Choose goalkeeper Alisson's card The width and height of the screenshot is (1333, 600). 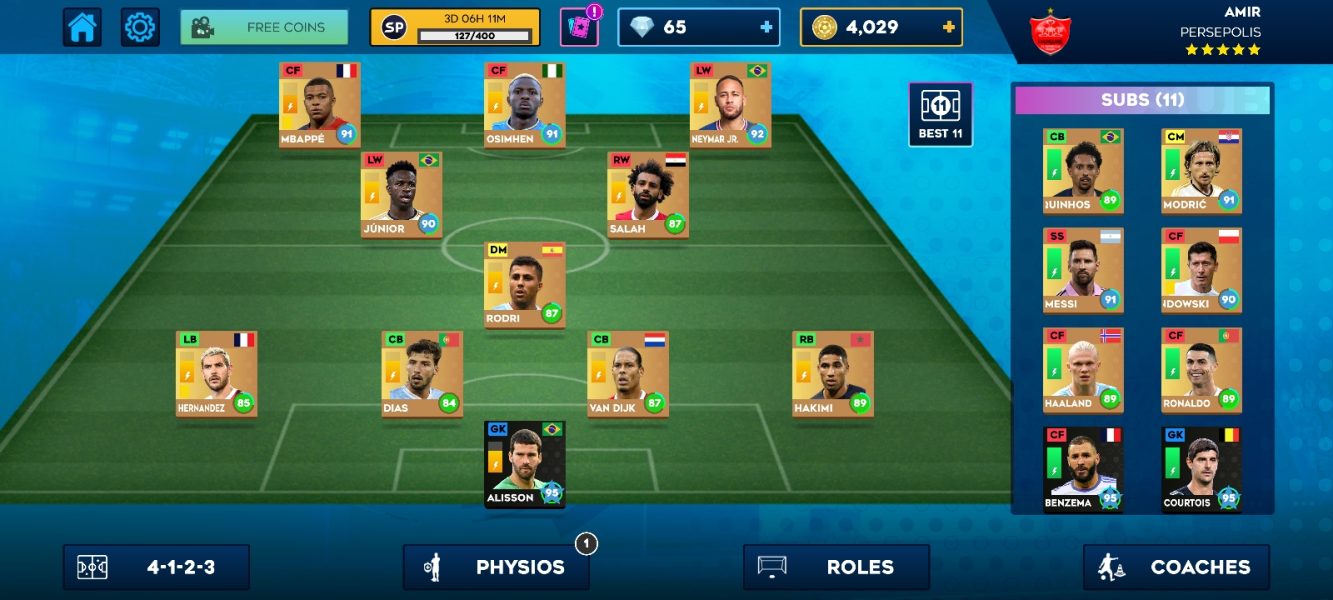[525, 464]
